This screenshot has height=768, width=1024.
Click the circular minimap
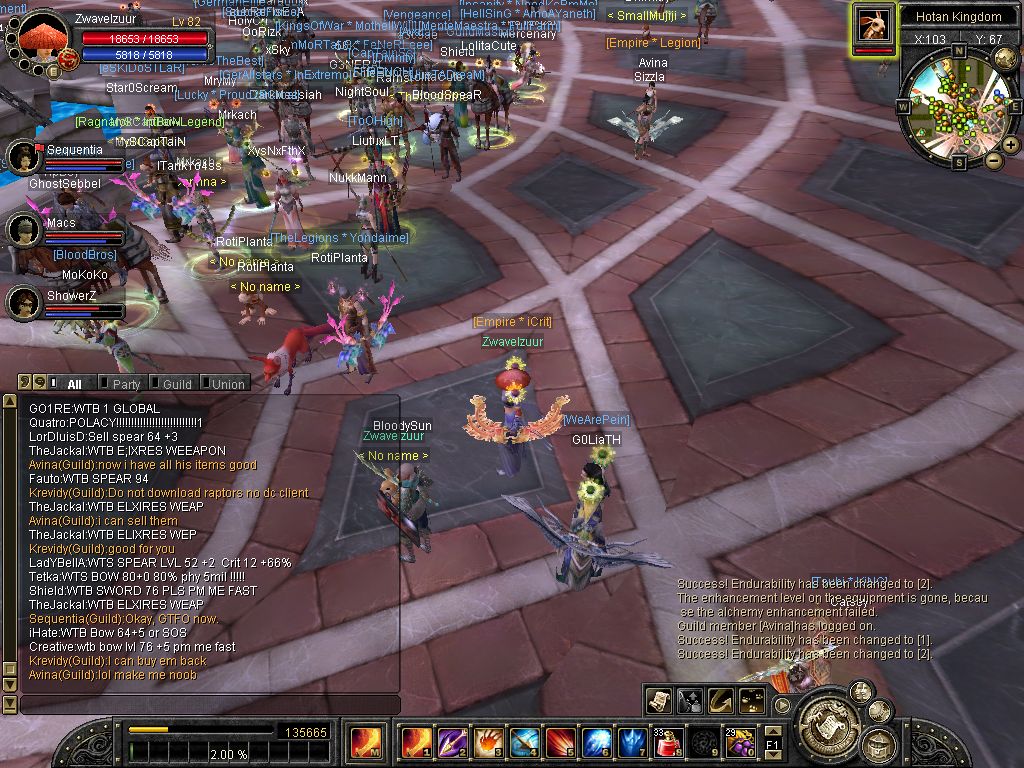pyautogui.click(x=956, y=105)
